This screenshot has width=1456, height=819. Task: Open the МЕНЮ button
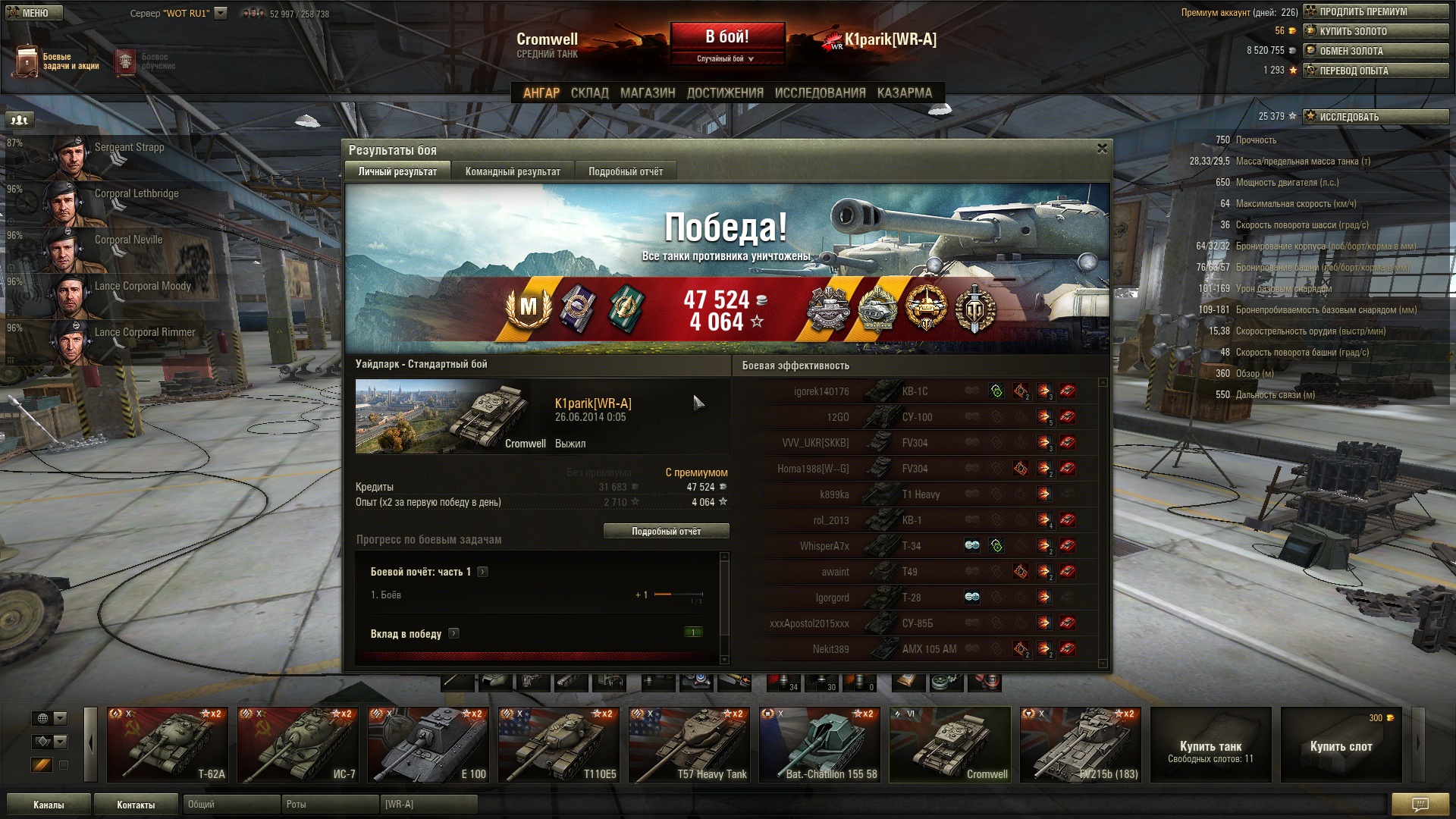(x=35, y=13)
